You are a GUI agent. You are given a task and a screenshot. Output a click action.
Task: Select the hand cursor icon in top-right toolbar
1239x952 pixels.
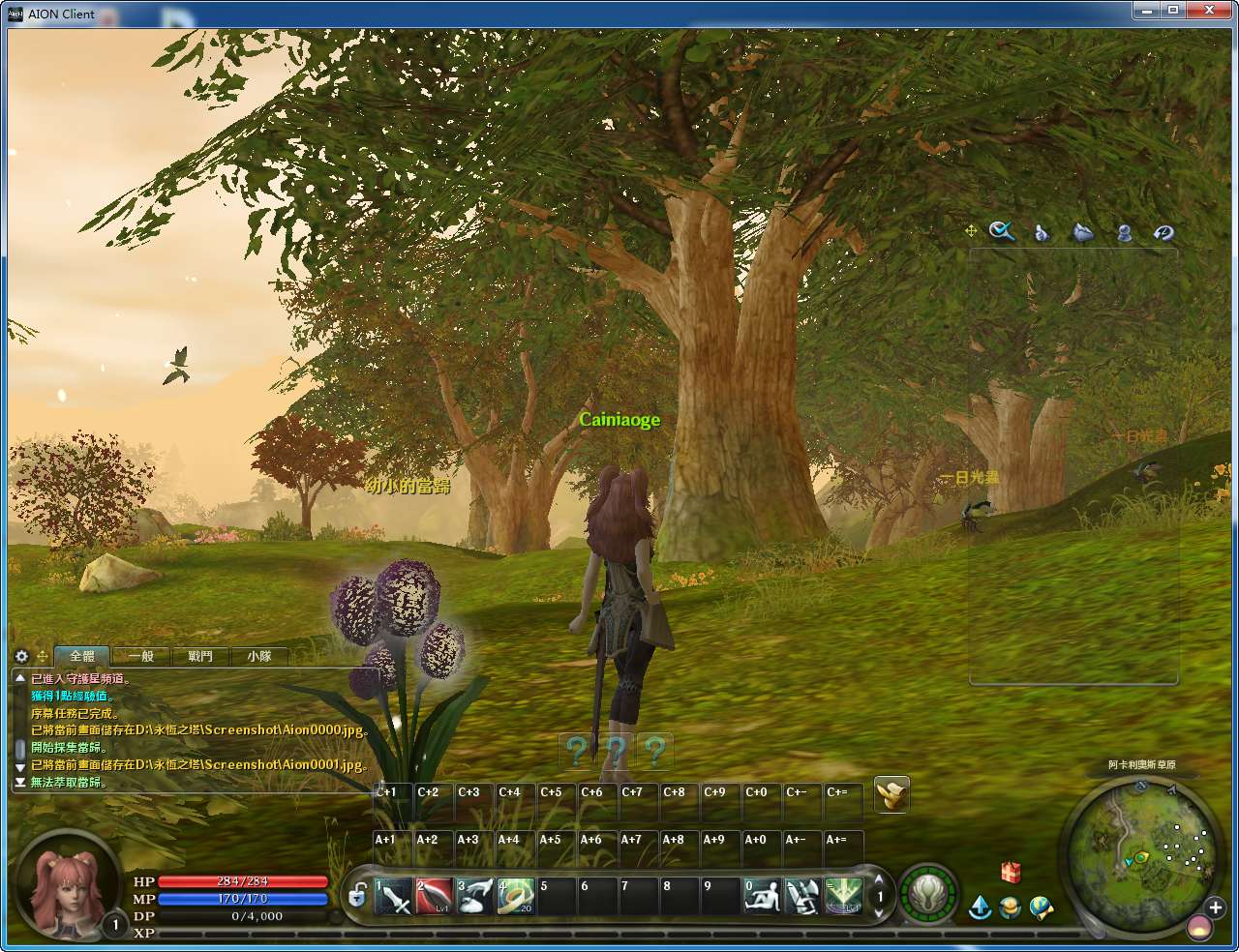[1042, 231]
